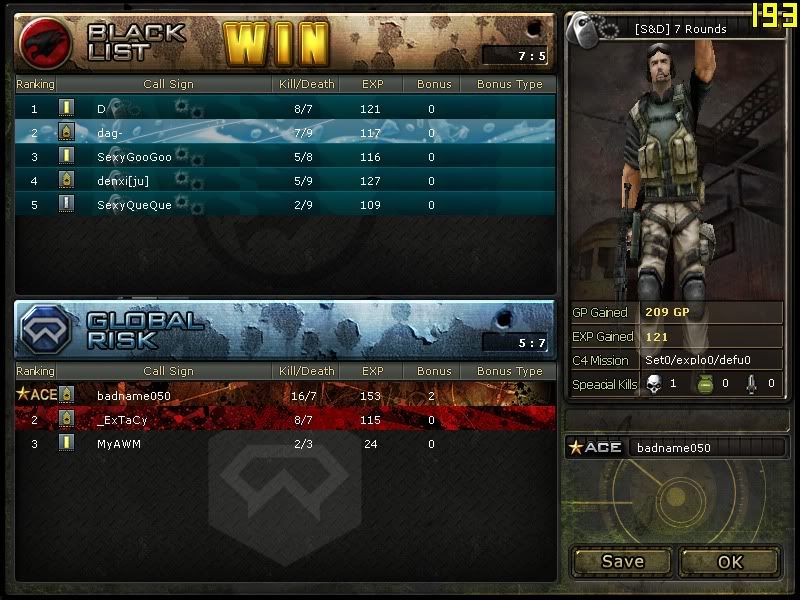Confirm results with the OK button
Viewport: 800px width, 600px height.
tap(730, 561)
